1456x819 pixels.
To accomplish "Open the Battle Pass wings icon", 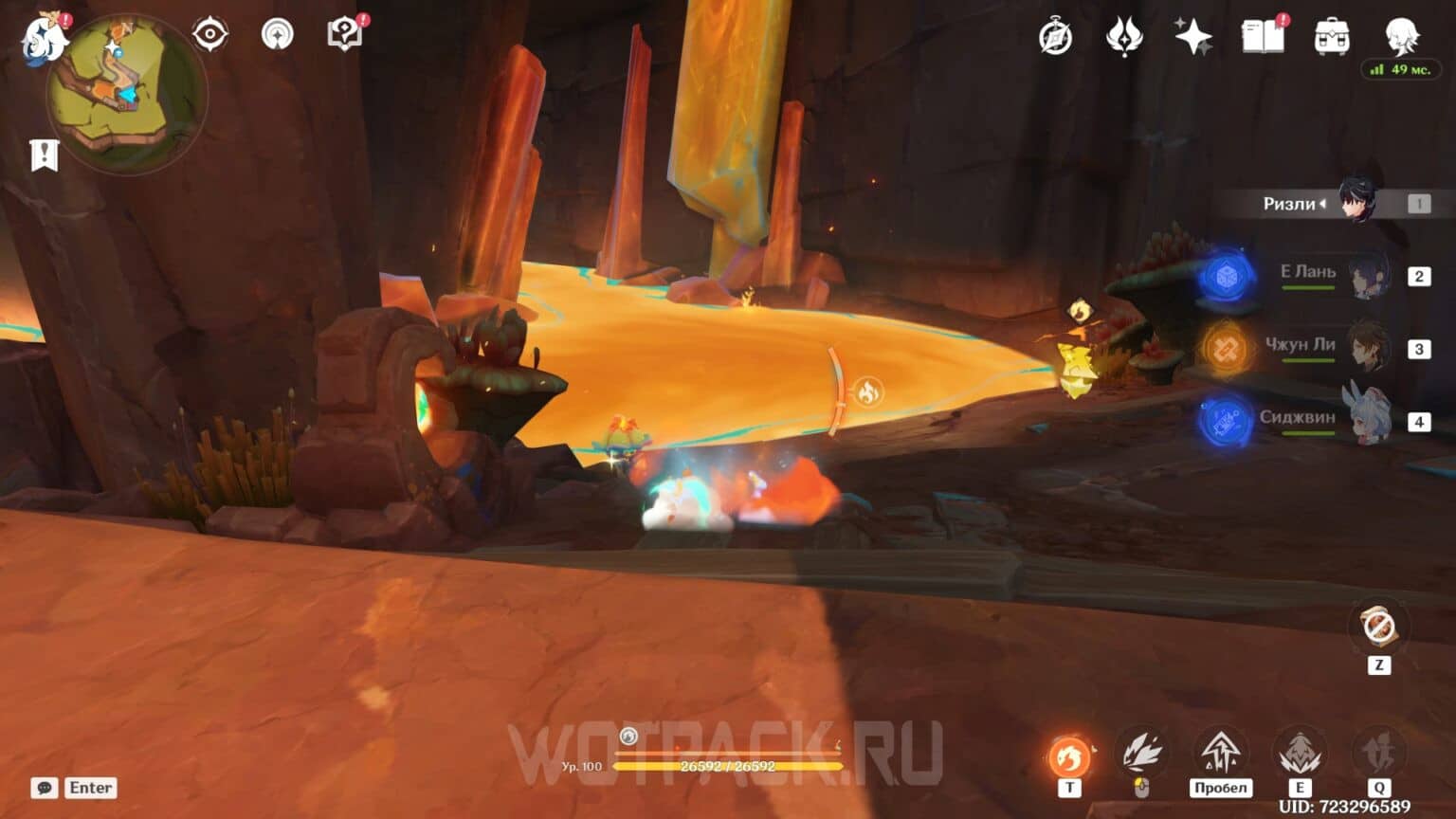I will (x=1124, y=36).
